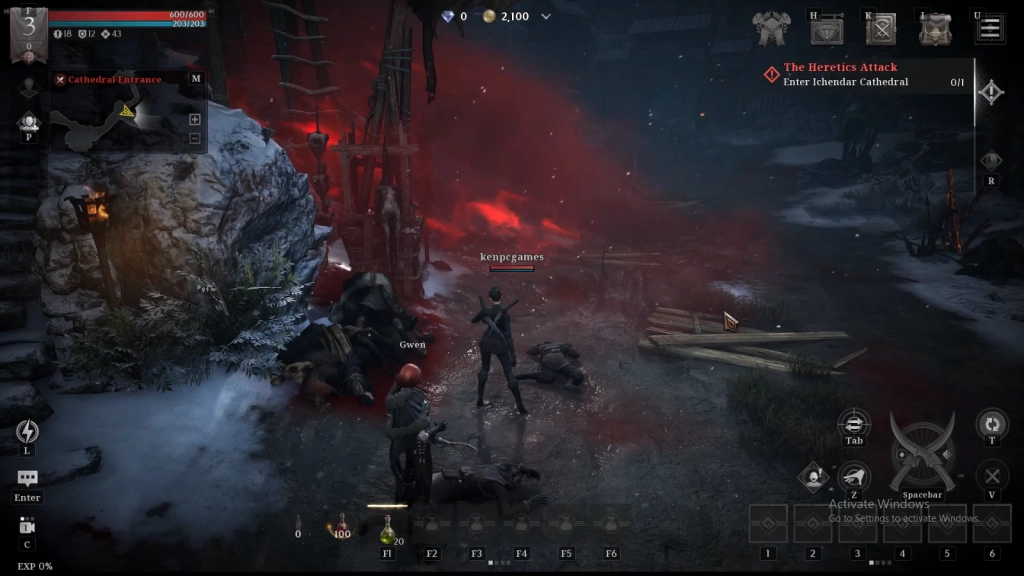Toggle the quest list diamond icon
Viewport: 1024px width, 576px height.
click(990, 93)
